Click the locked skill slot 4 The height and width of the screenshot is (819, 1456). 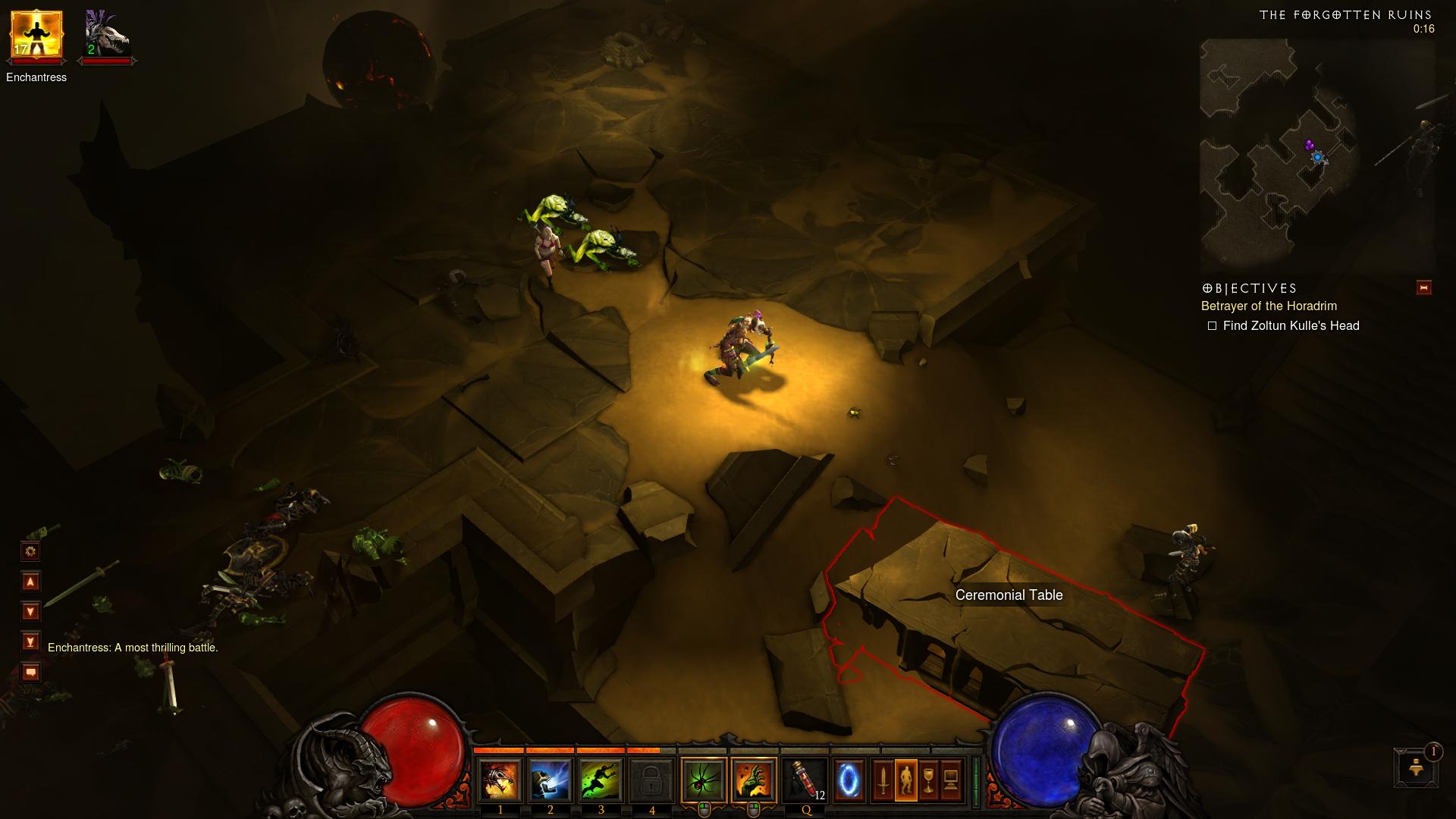[x=652, y=780]
